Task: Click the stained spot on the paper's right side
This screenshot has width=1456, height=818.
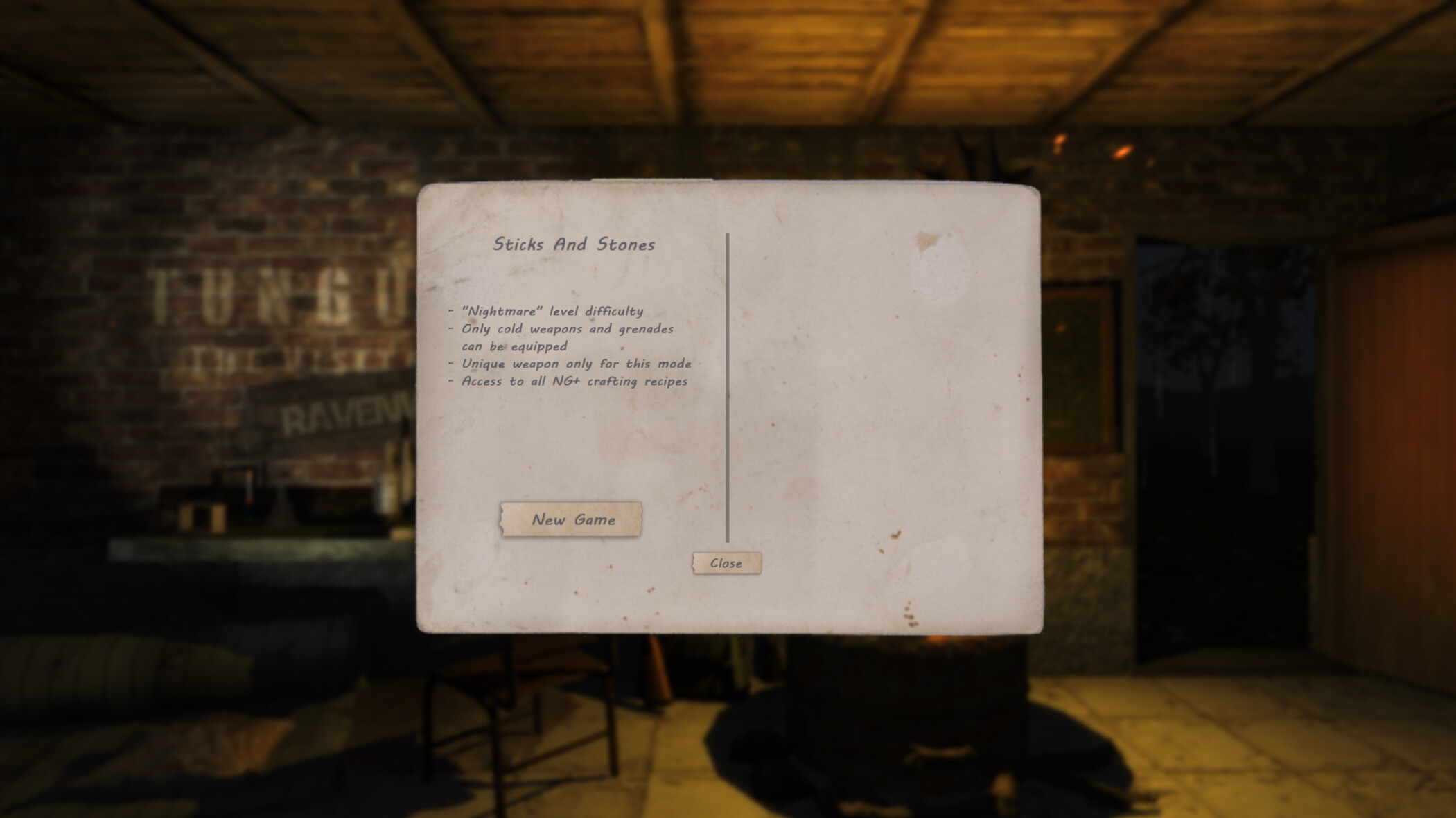Action: pyautogui.click(x=937, y=270)
